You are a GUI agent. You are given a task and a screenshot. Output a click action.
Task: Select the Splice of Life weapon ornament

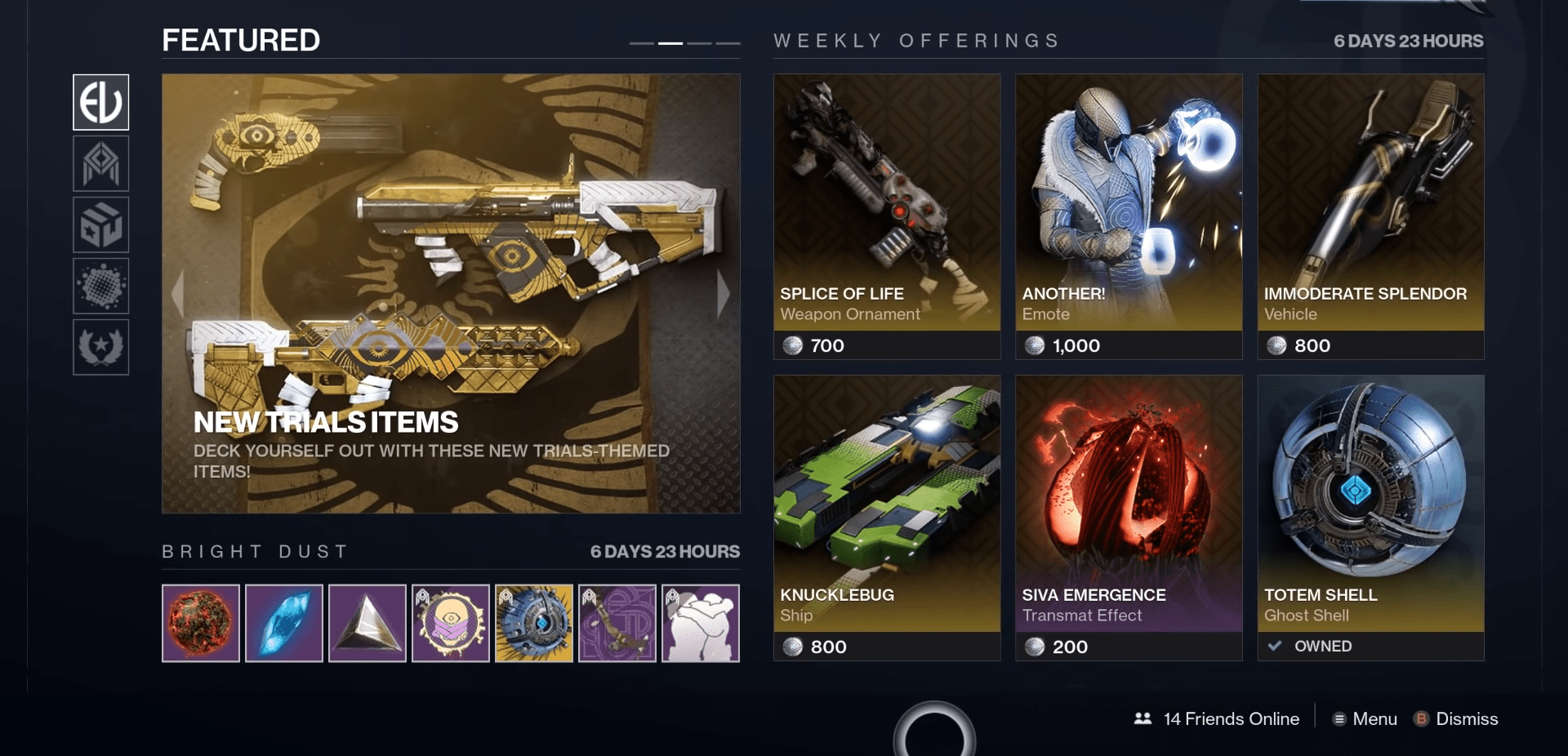click(887, 216)
